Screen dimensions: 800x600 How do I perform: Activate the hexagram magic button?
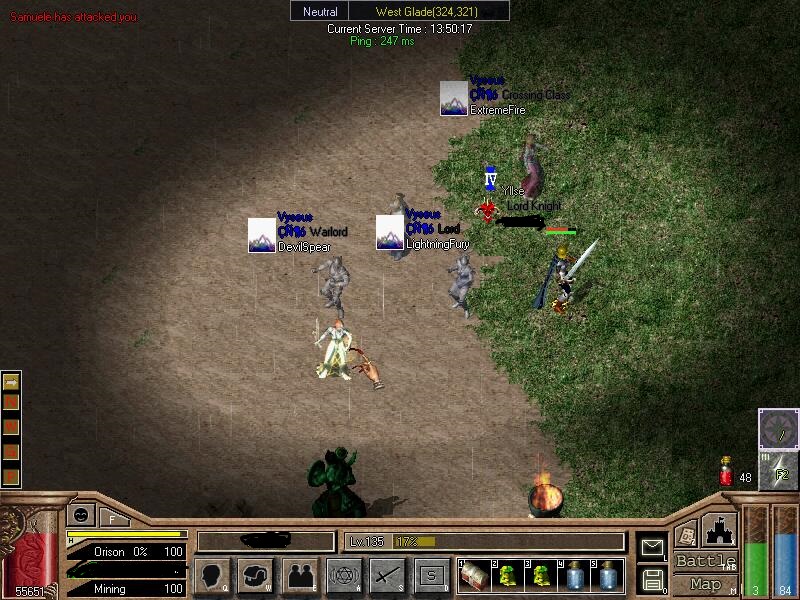pos(343,575)
